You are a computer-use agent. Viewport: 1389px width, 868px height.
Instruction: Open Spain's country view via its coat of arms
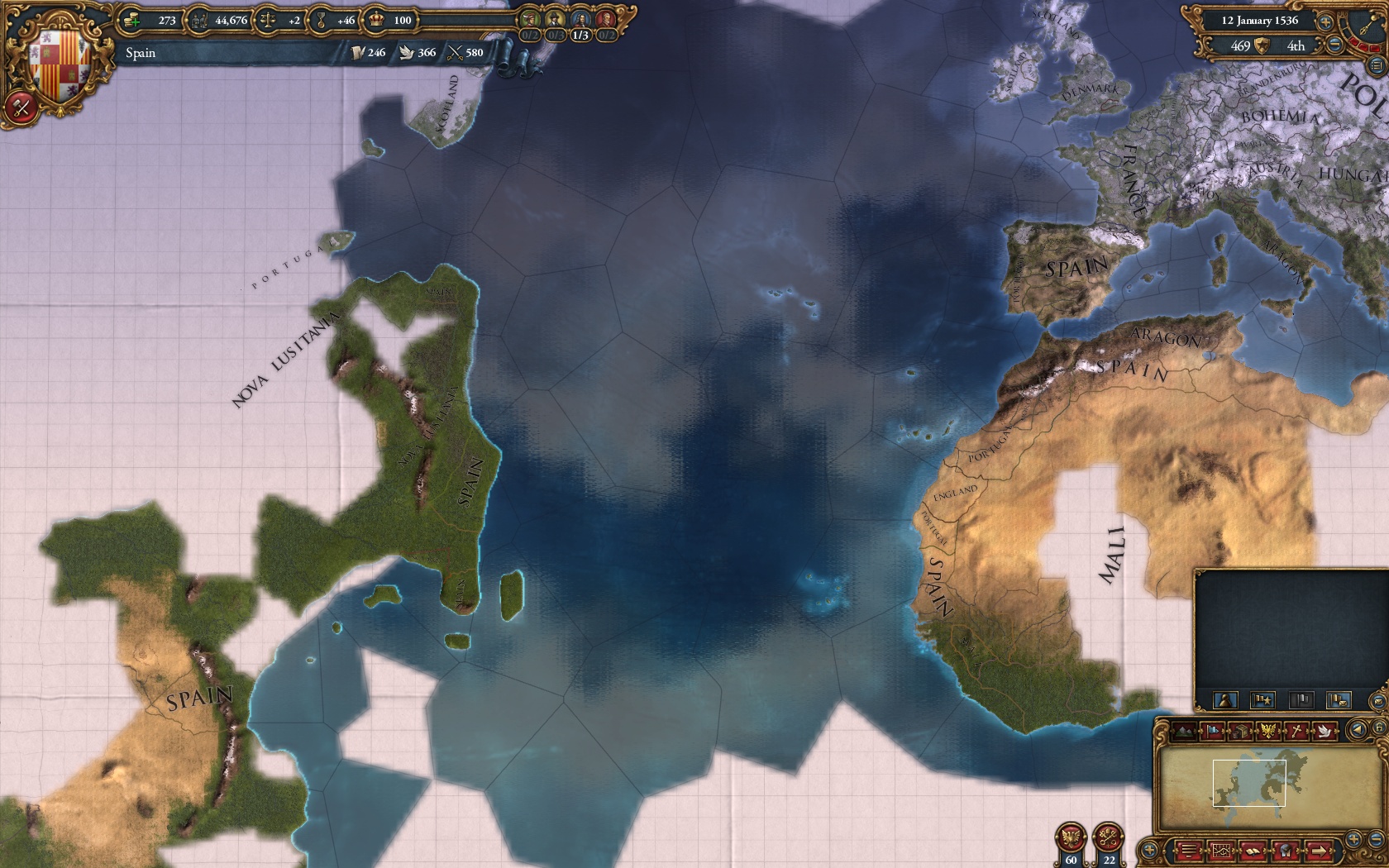(58, 58)
